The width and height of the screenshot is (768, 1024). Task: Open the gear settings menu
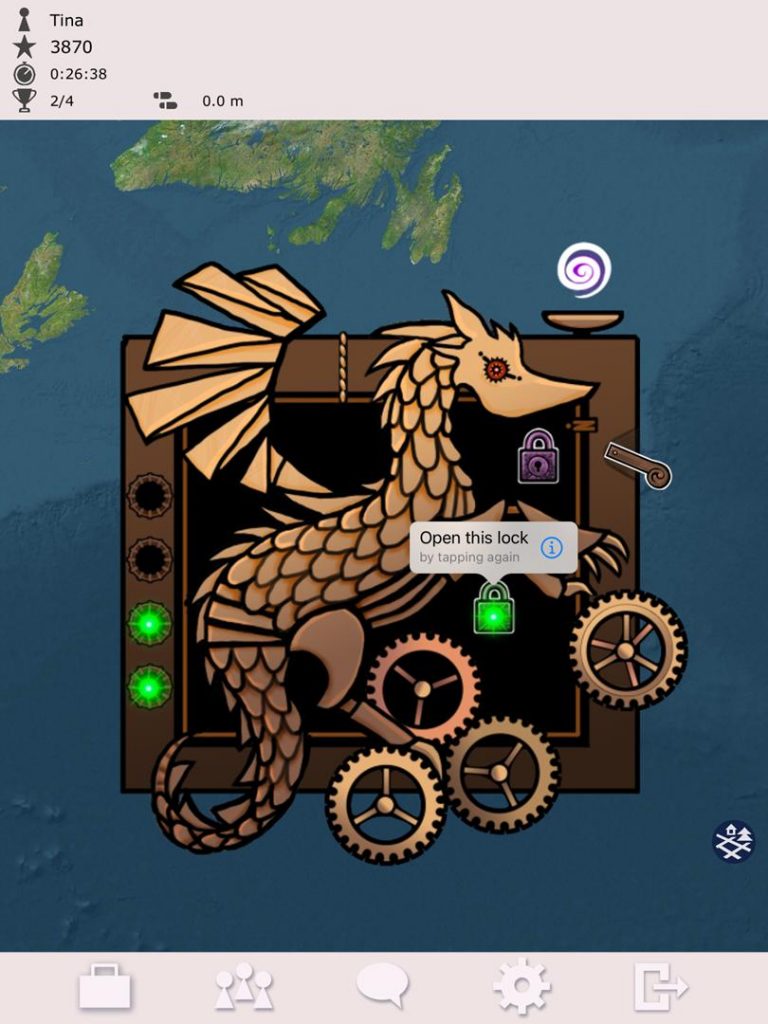[521, 986]
